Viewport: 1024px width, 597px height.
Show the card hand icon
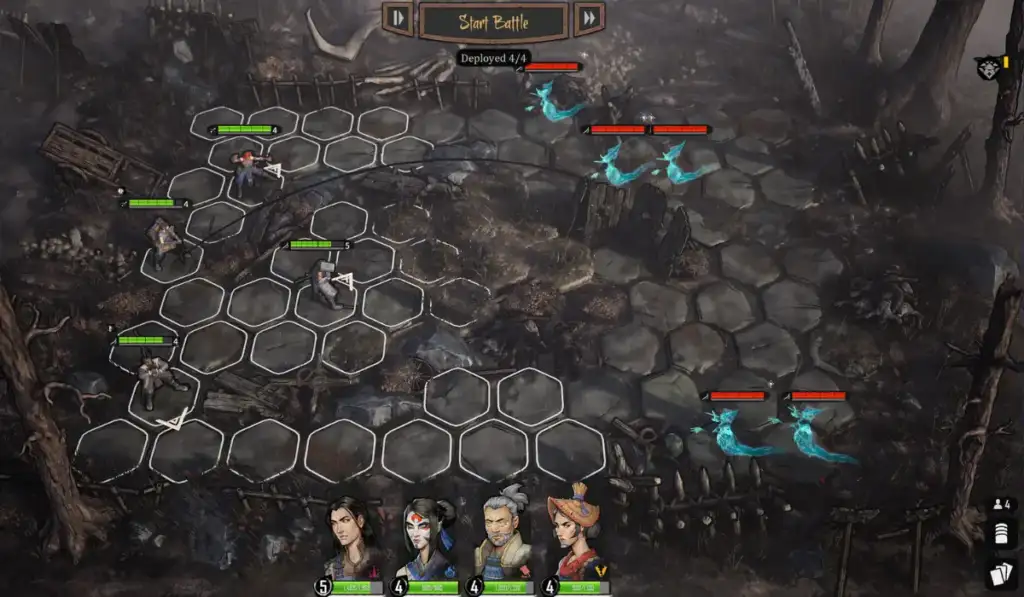[1001, 573]
